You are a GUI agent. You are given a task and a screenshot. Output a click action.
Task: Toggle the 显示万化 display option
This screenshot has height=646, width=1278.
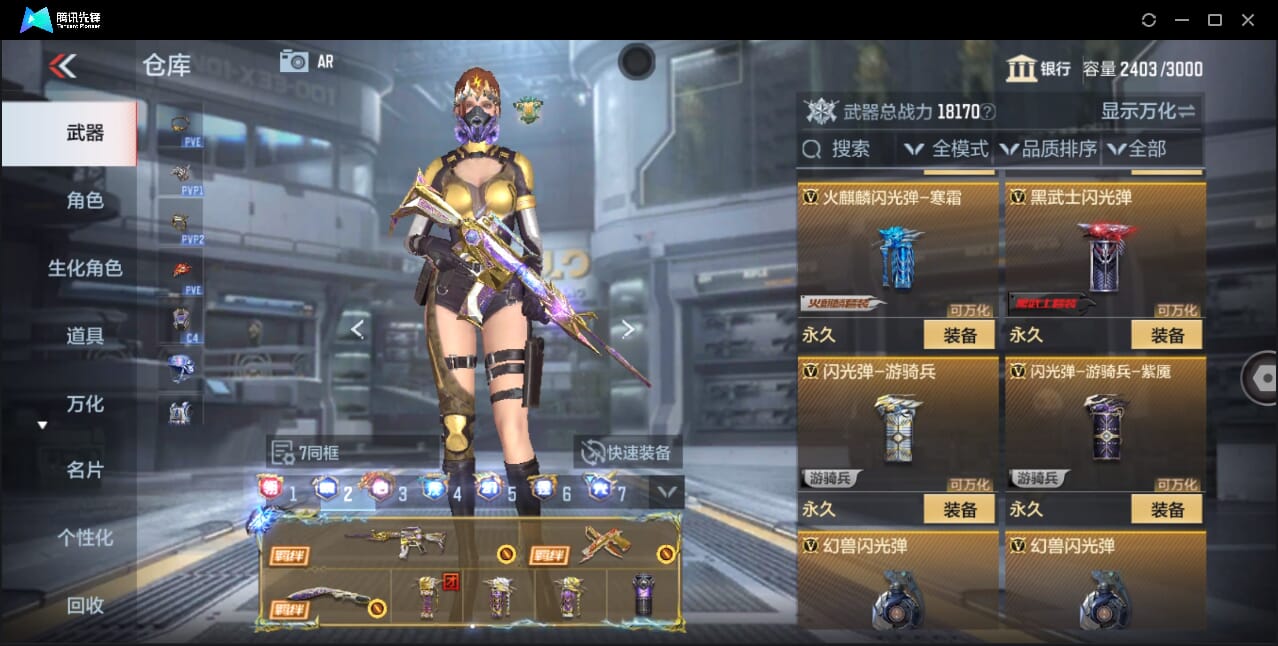click(1148, 111)
